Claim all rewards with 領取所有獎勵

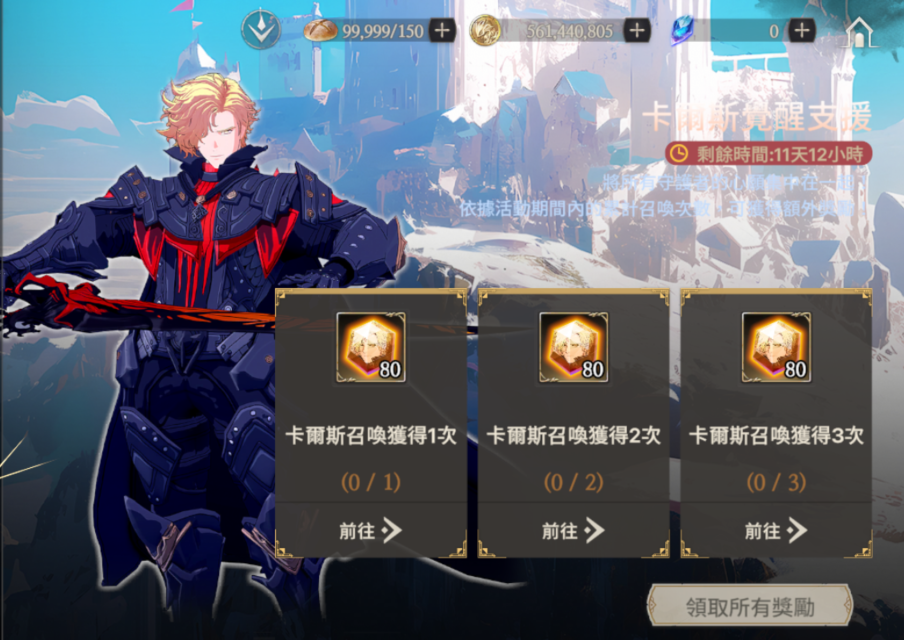point(750,606)
